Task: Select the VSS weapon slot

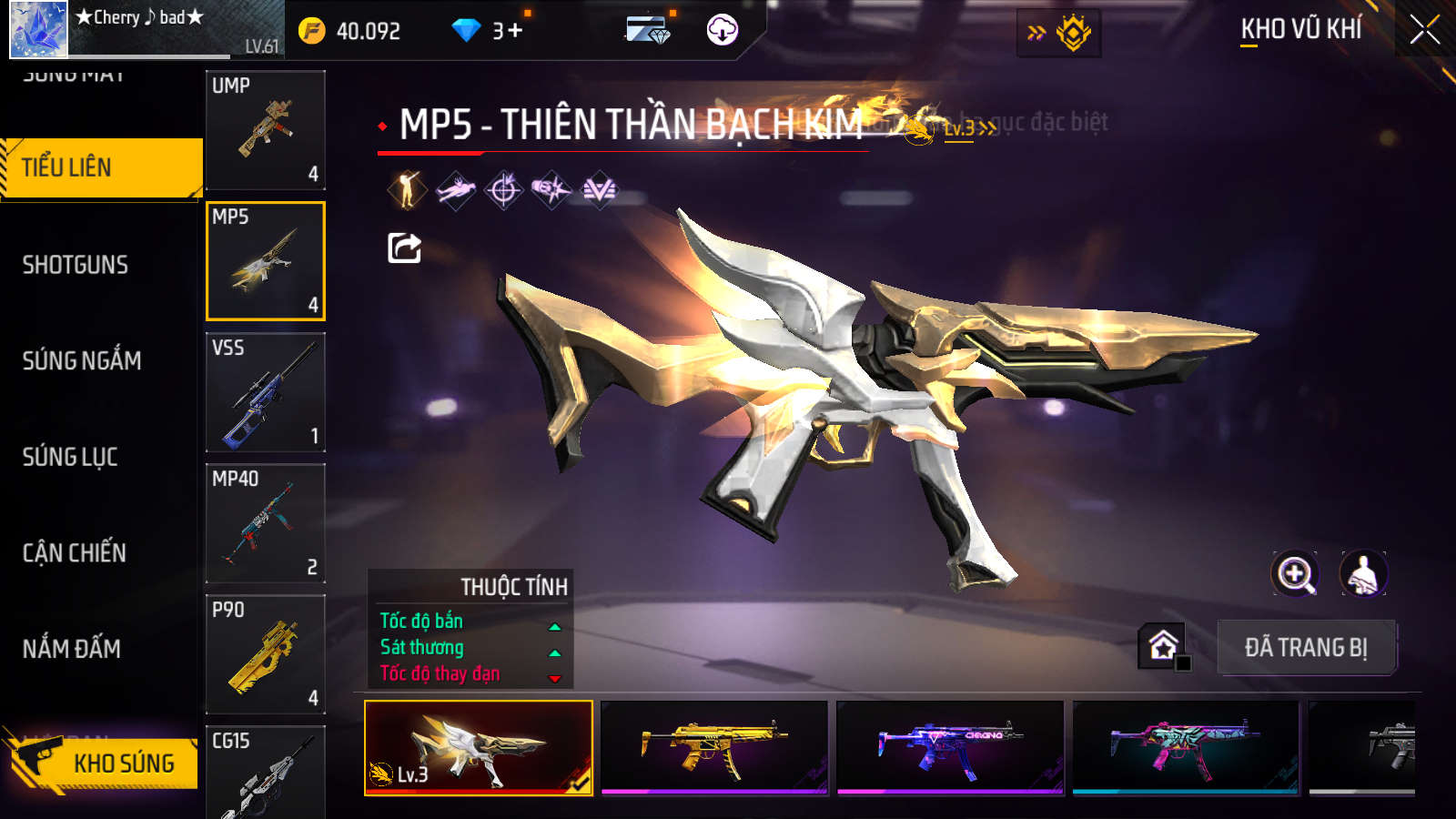Action: click(266, 392)
